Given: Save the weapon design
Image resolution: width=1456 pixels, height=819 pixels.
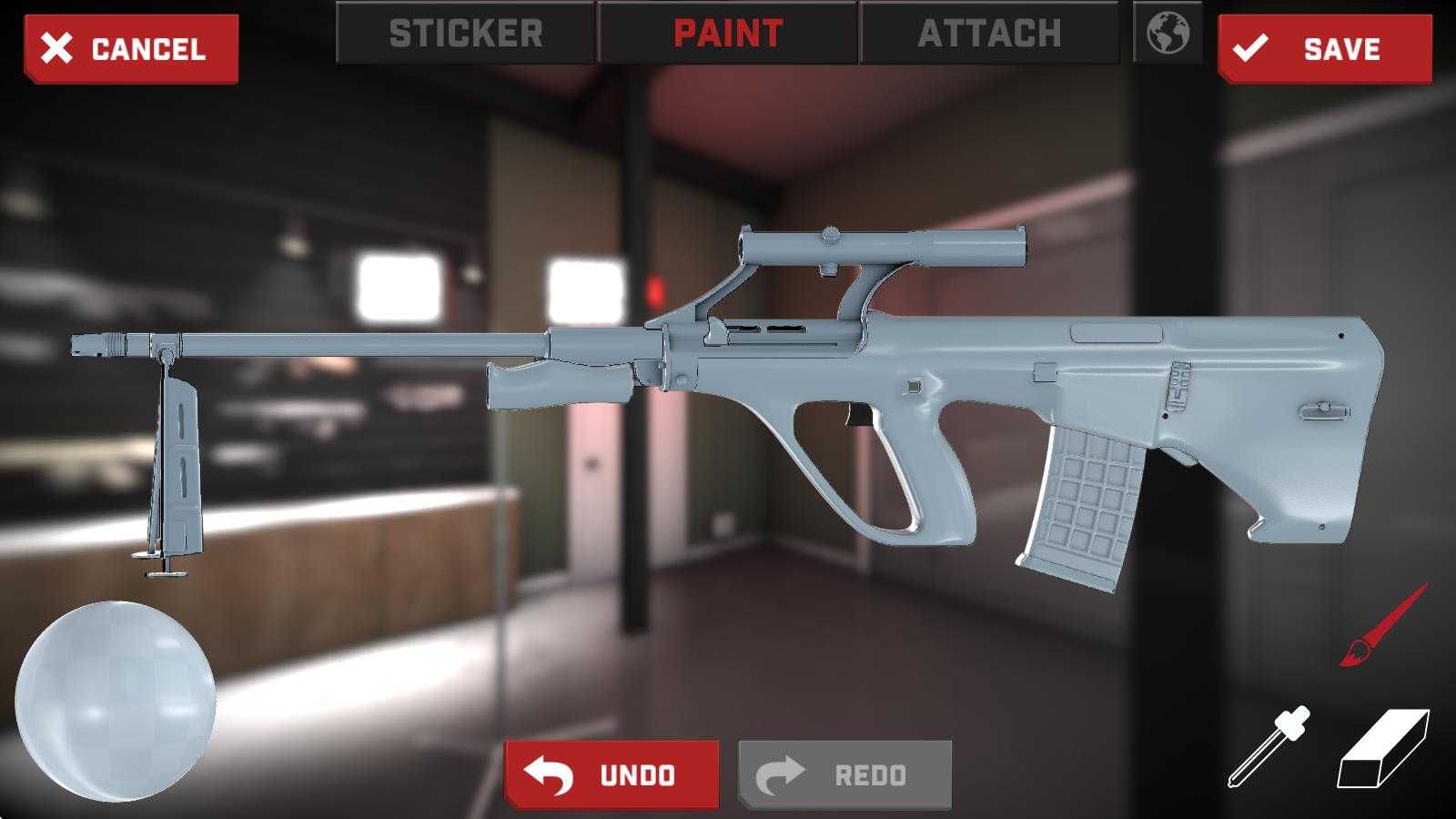Looking at the screenshot, I should point(1324,48).
